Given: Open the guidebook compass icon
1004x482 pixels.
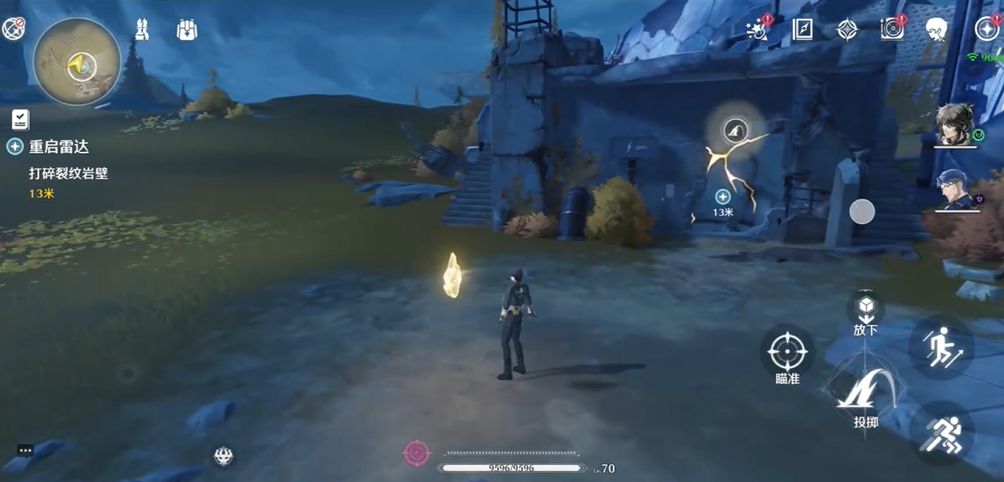Looking at the screenshot, I should click(x=803, y=29).
